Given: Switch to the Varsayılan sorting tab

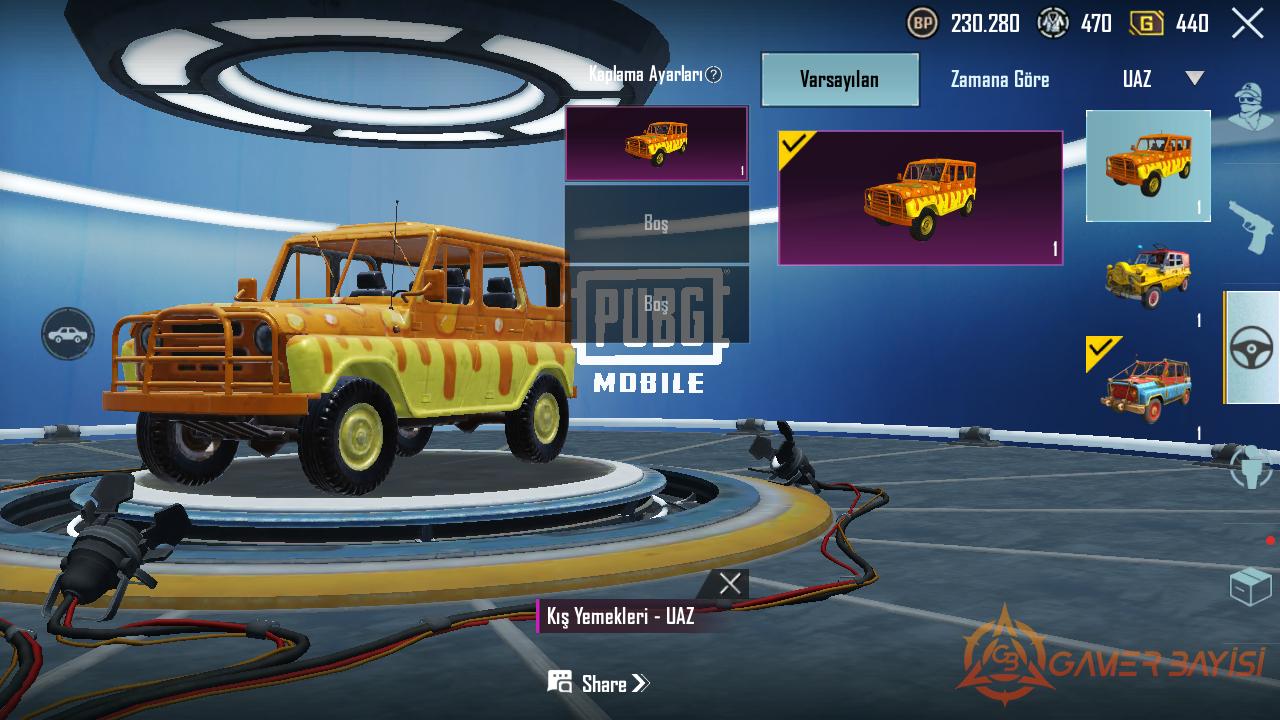Looking at the screenshot, I should coord(839,79).
